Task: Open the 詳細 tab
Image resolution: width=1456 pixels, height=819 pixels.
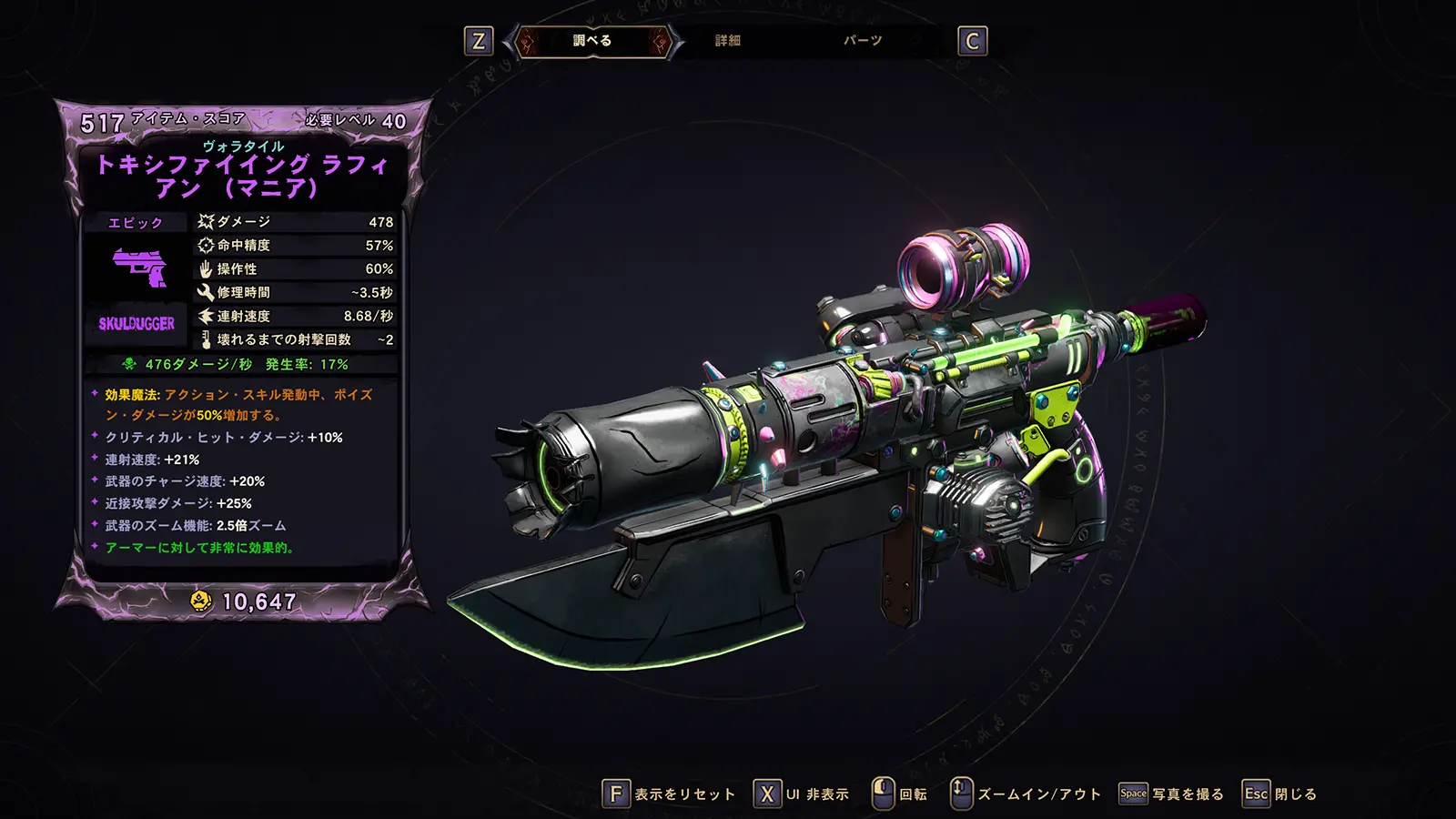Action: point(727,41)
